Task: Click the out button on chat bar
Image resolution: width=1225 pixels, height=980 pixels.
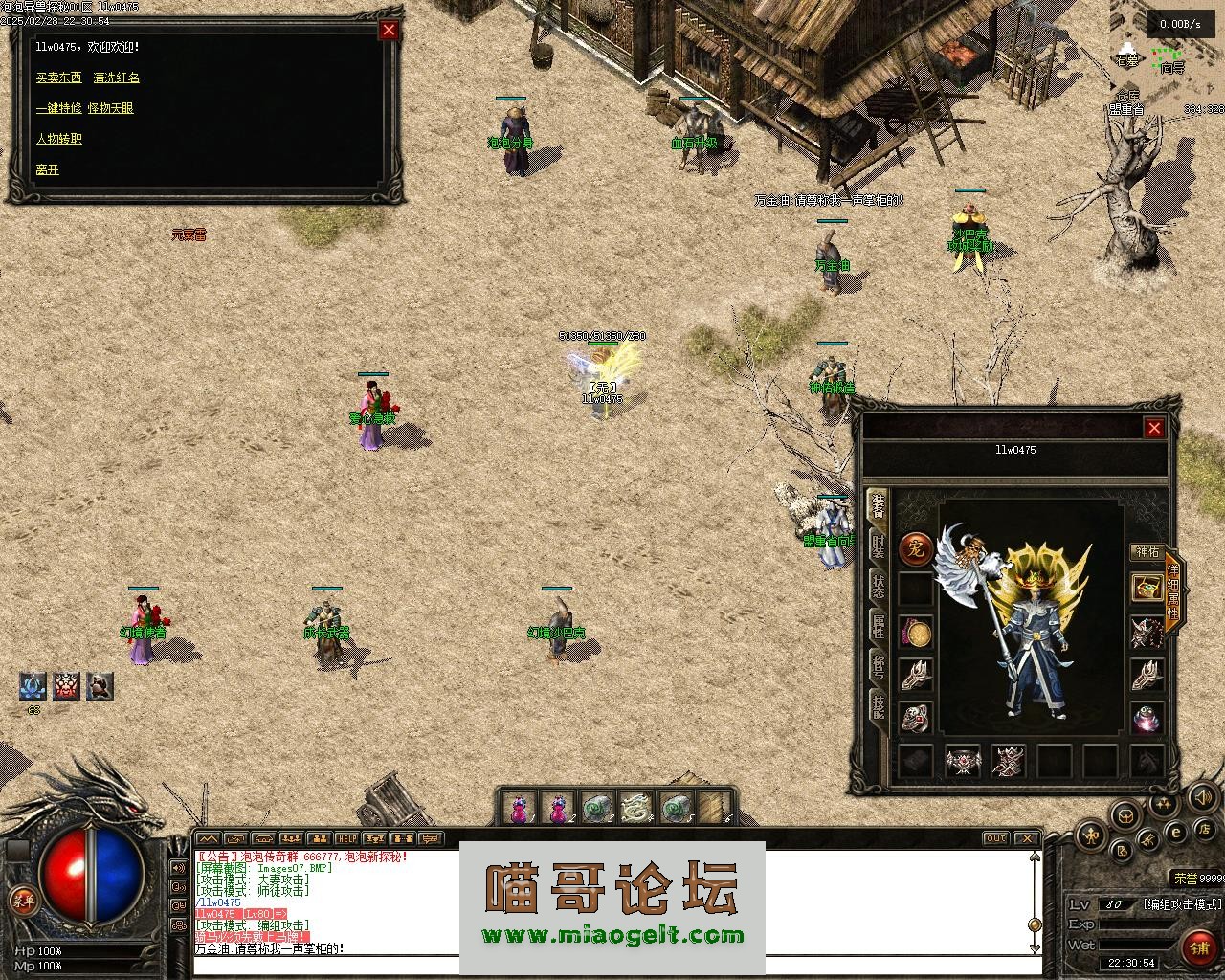Action: 996,838
